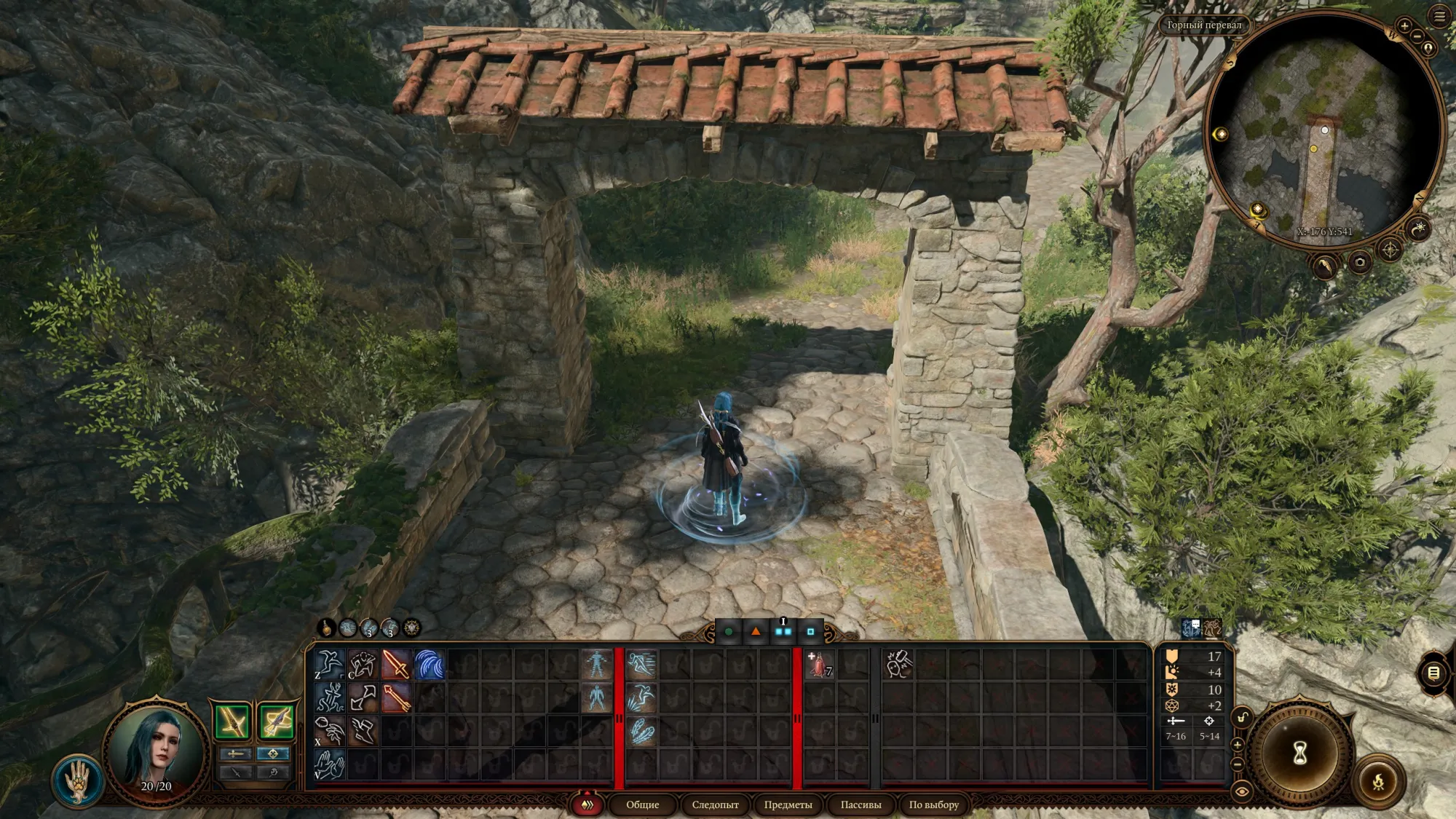Toggle the hotbar lock button
Image resolution: width=1456 pixels, height=819 pixels.
pos(1242,718)
